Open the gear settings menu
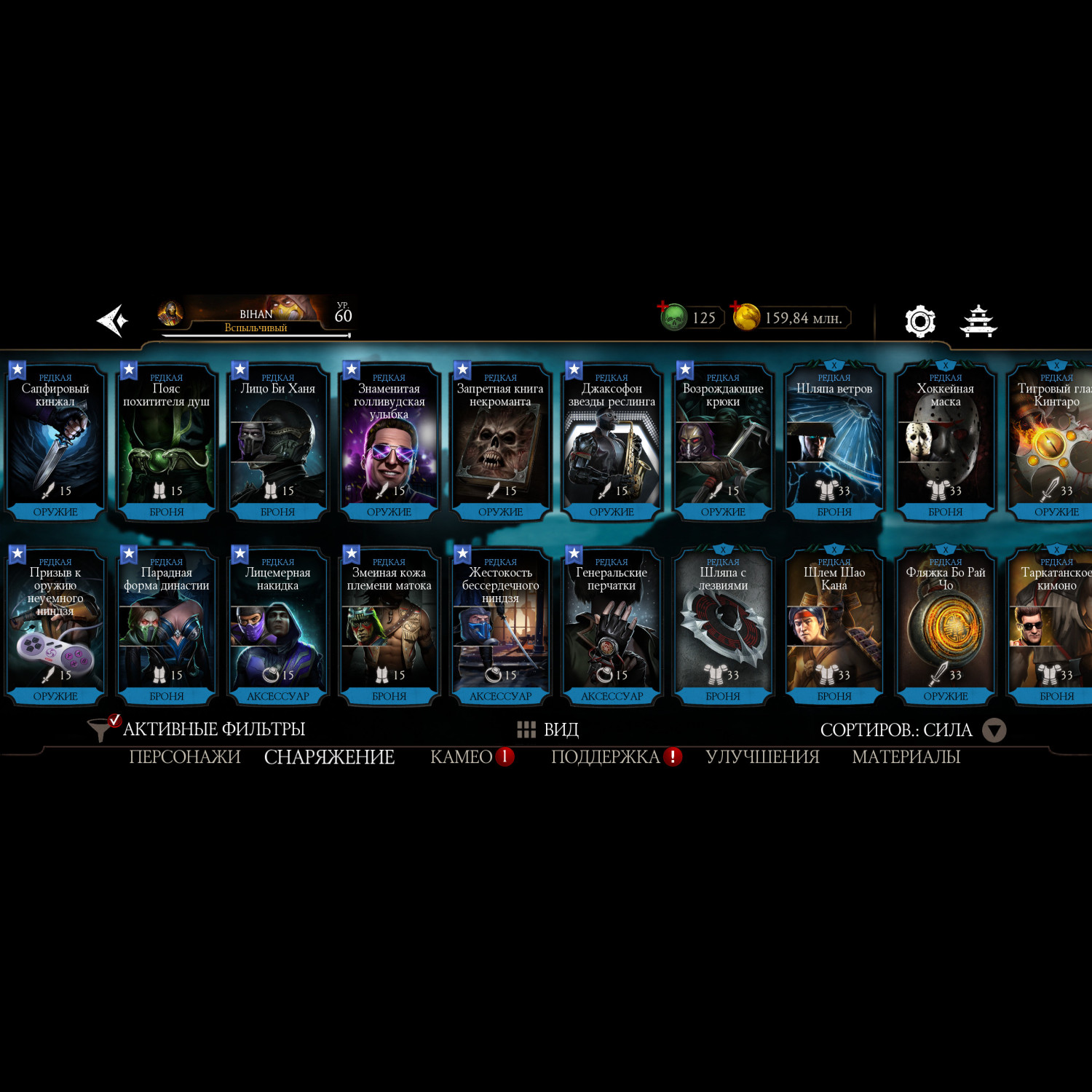This screenshot has width=1092, height=1092. [919, 321]
